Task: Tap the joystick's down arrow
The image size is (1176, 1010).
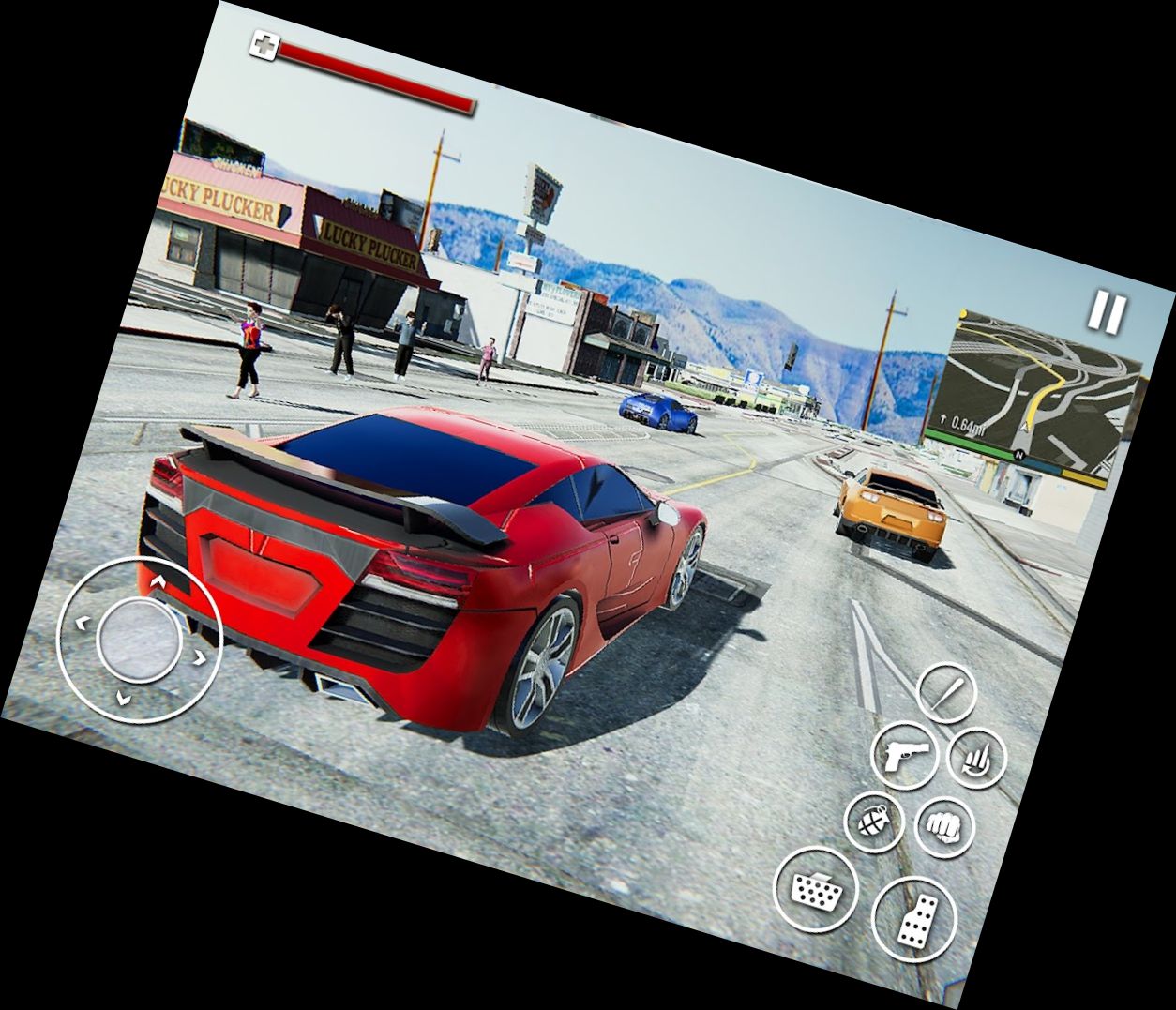Action: tap(122, 698)
